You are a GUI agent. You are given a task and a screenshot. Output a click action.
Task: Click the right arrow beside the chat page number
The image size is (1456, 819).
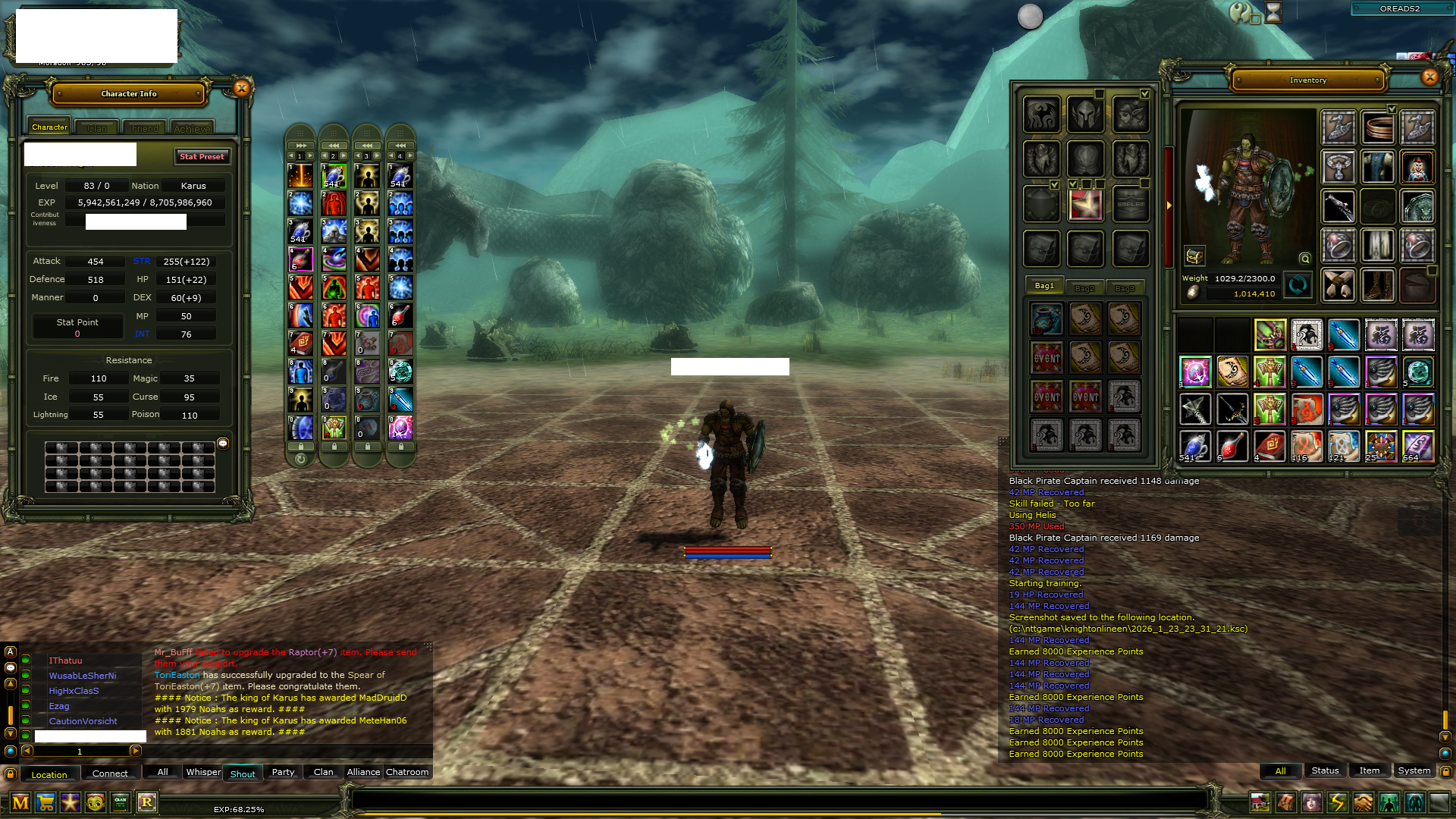coord(136,751)
